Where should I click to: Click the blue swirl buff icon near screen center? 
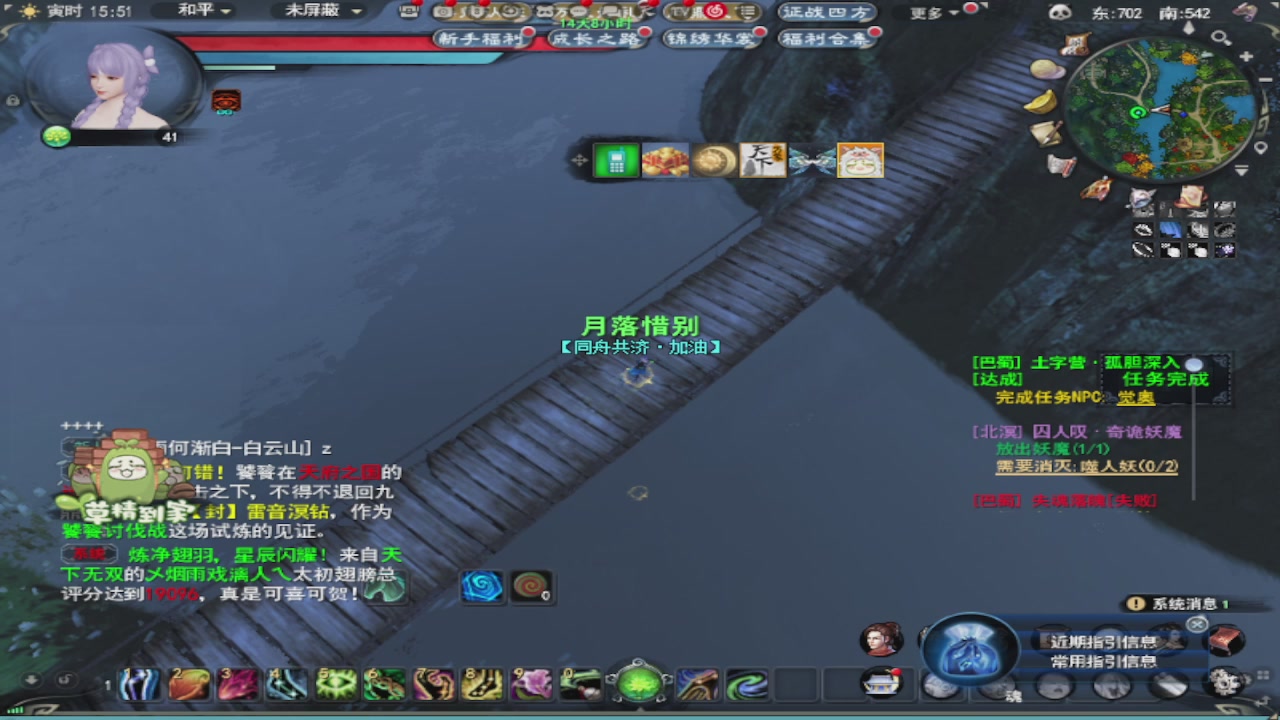tap(482, 588)
